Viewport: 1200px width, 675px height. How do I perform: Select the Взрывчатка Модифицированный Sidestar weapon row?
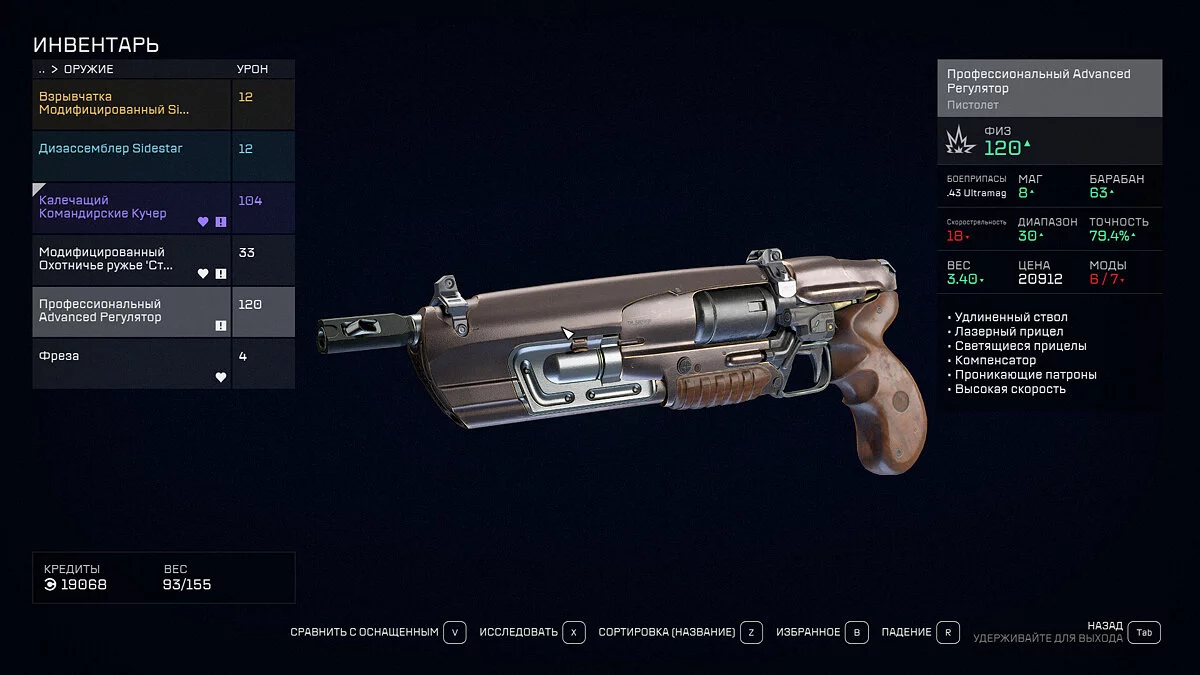tap(132, 104)
